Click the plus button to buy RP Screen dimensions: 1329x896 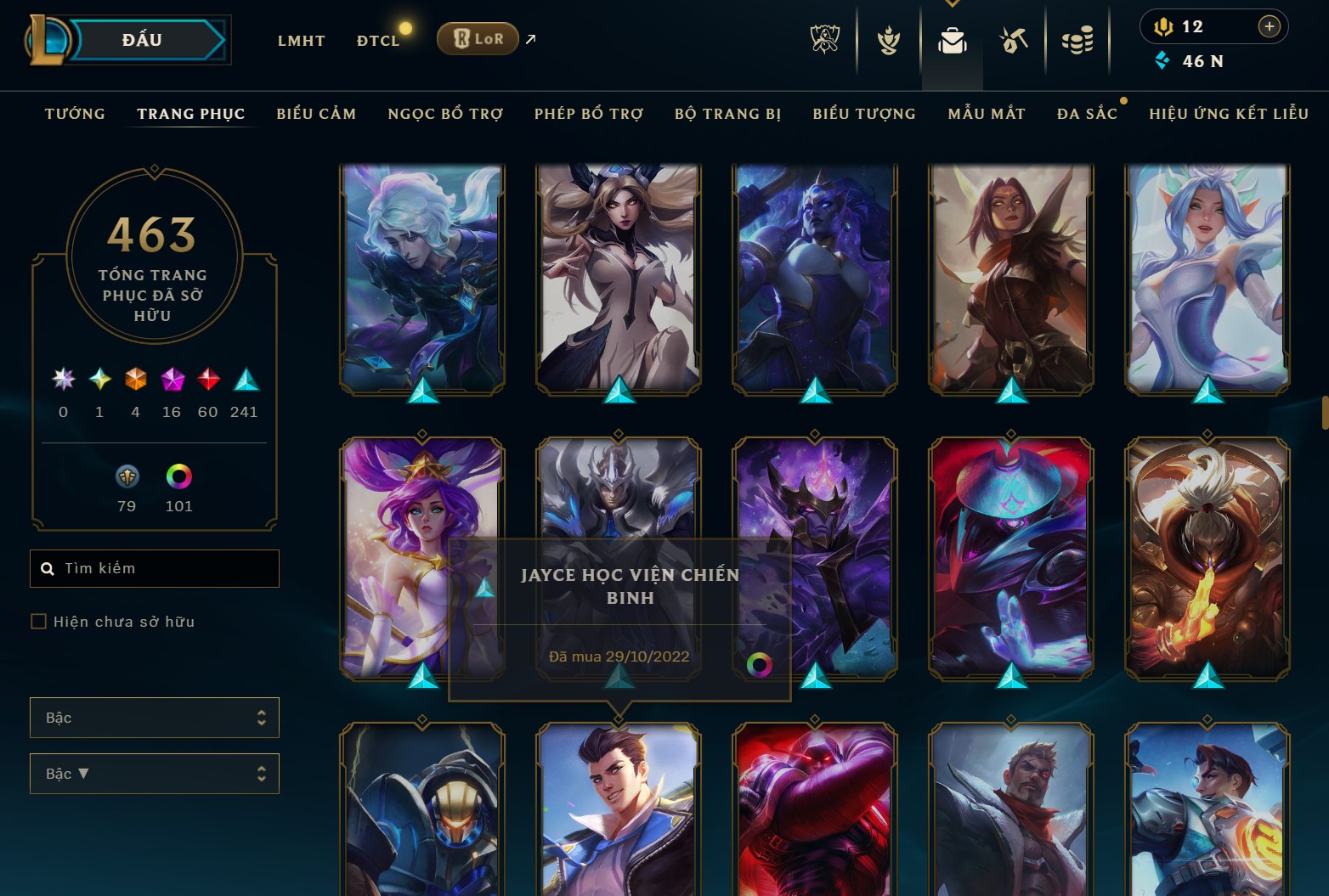[1270, 26]
